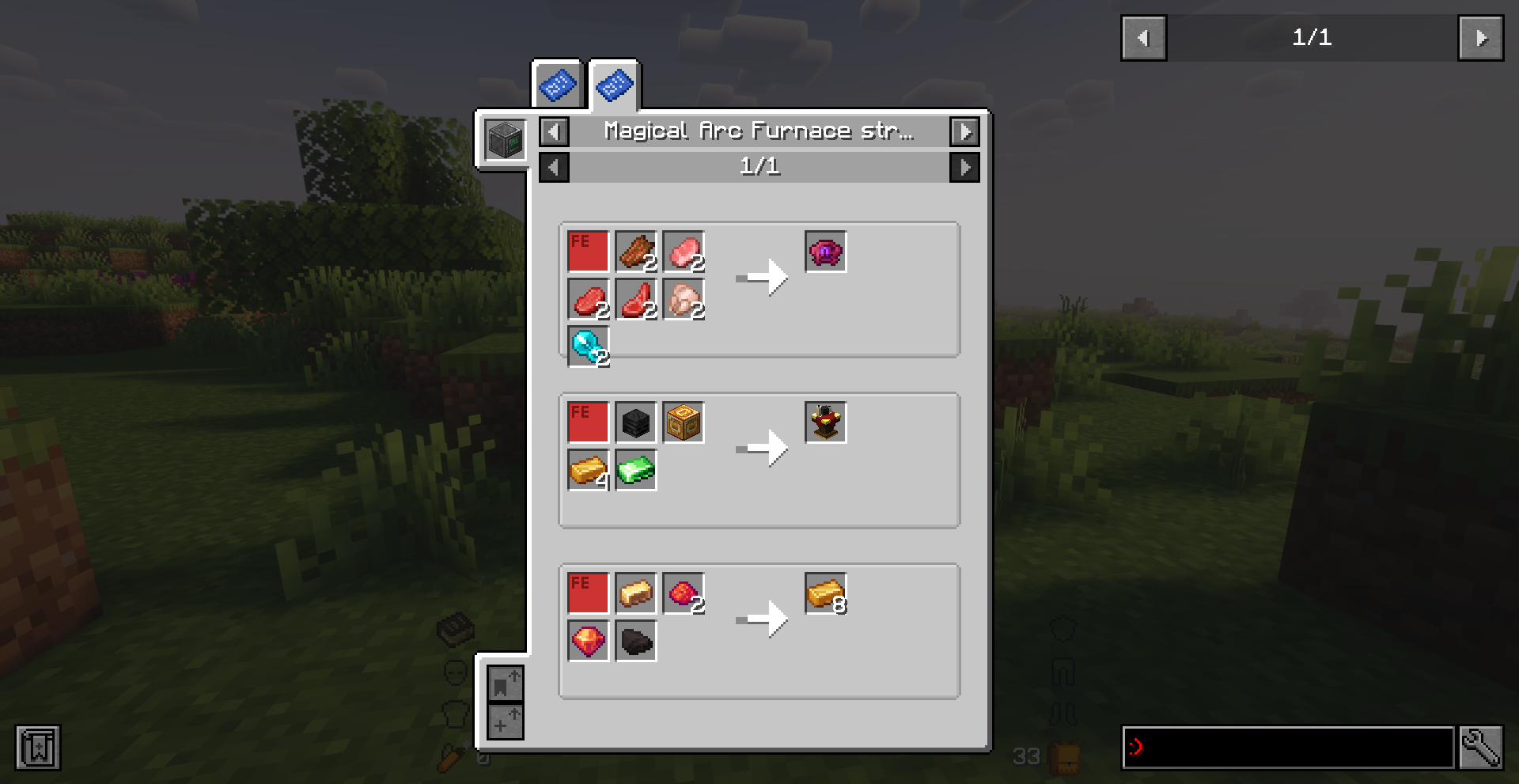
Task: Select the rotten flesh ingredient slot
Action: pyautogui.click(x=635, y=252)
